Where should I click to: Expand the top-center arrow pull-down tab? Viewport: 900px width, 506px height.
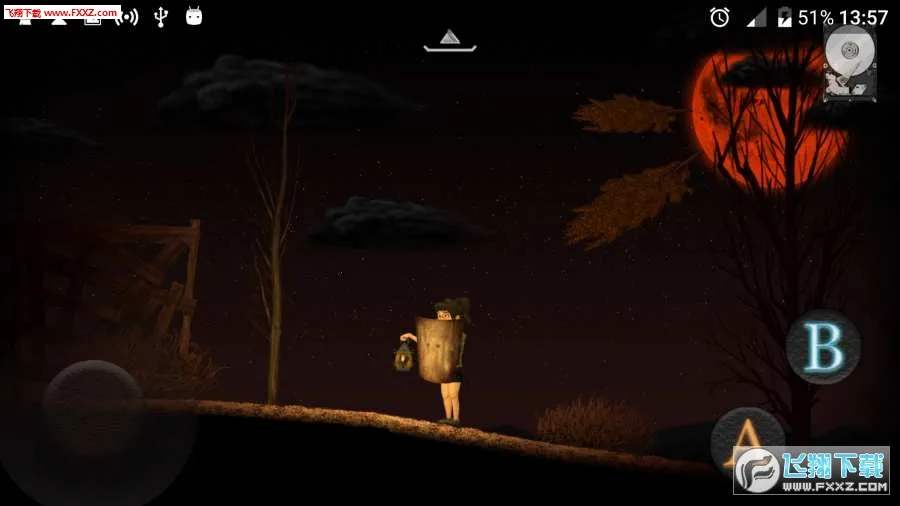(x=450, y=40)
